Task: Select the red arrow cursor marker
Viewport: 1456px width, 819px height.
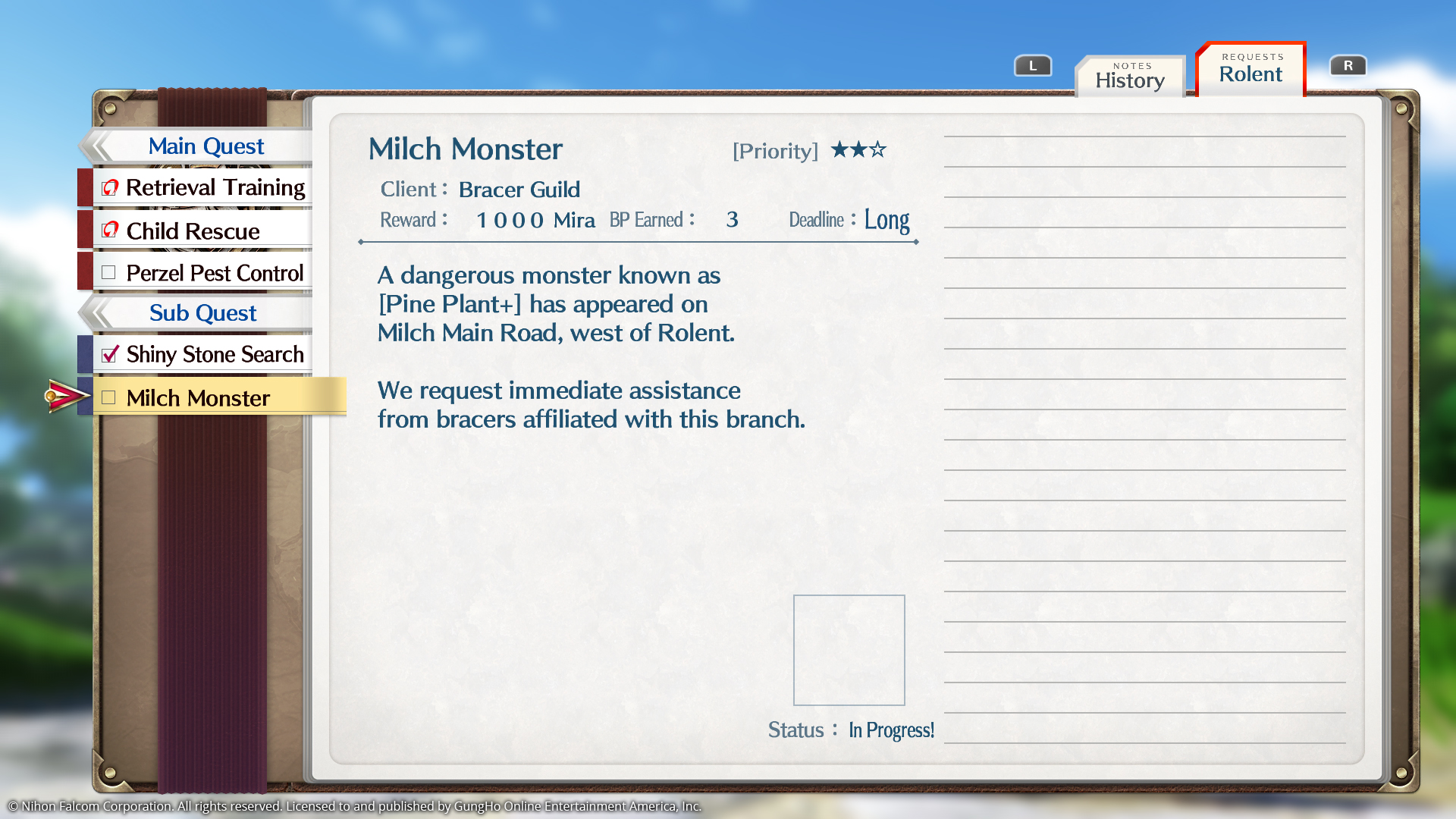Action: pyautogui.click(x=67, y=397)
